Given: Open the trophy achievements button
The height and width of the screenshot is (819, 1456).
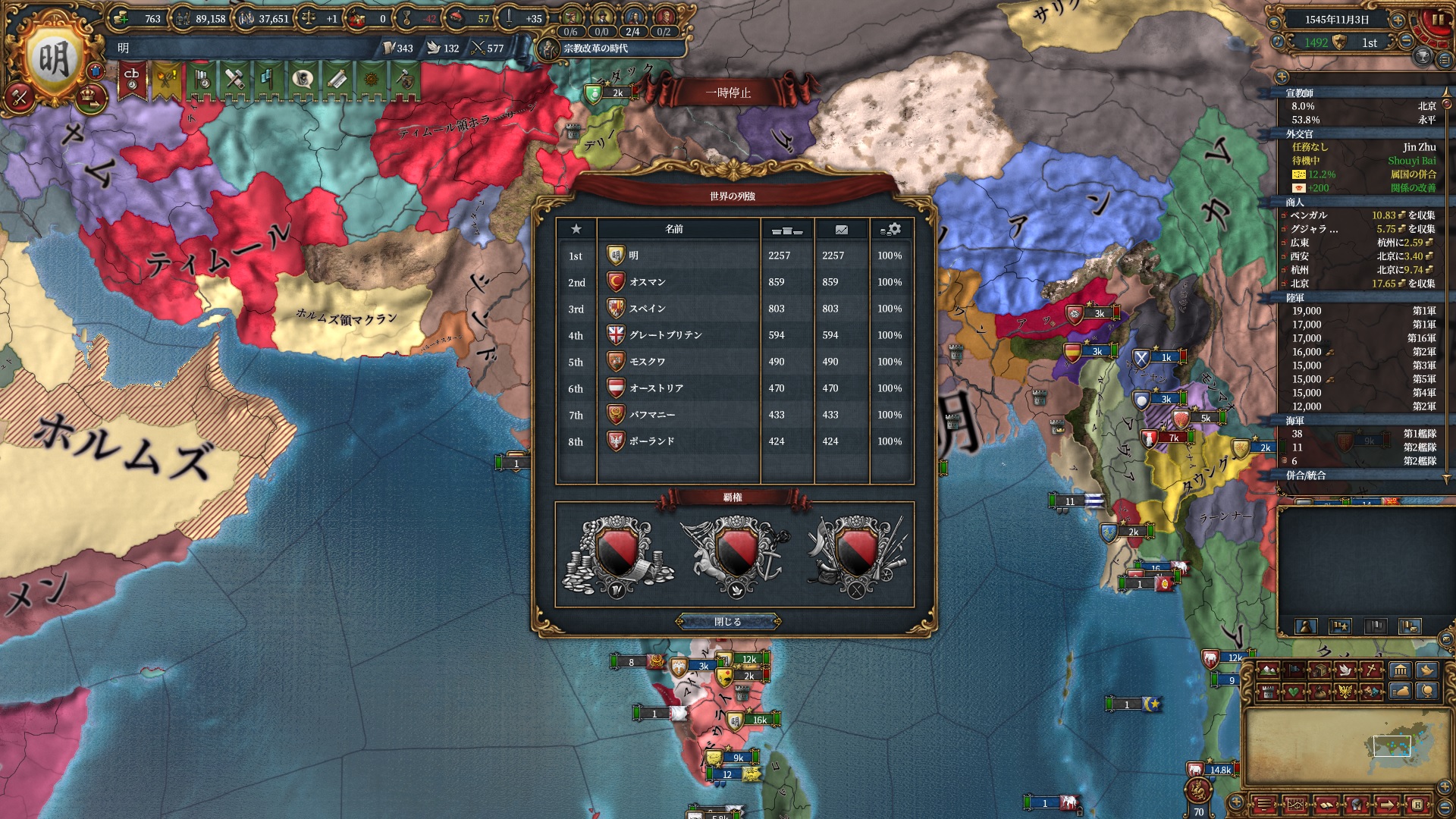Looking at the screenshot, I should click(x=1423, y=57).
